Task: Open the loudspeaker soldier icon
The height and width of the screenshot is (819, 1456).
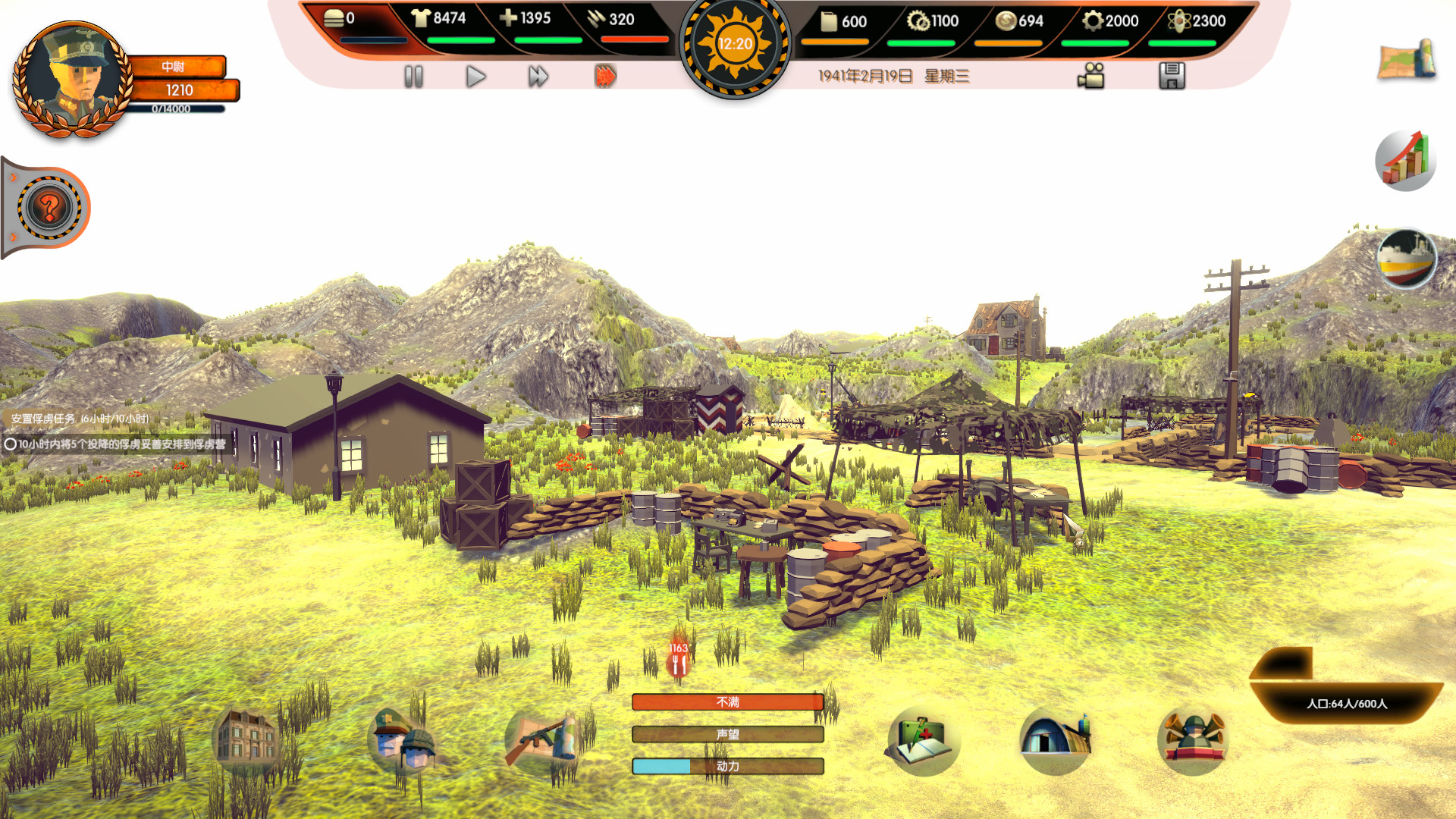Action: coord(1192,739)
